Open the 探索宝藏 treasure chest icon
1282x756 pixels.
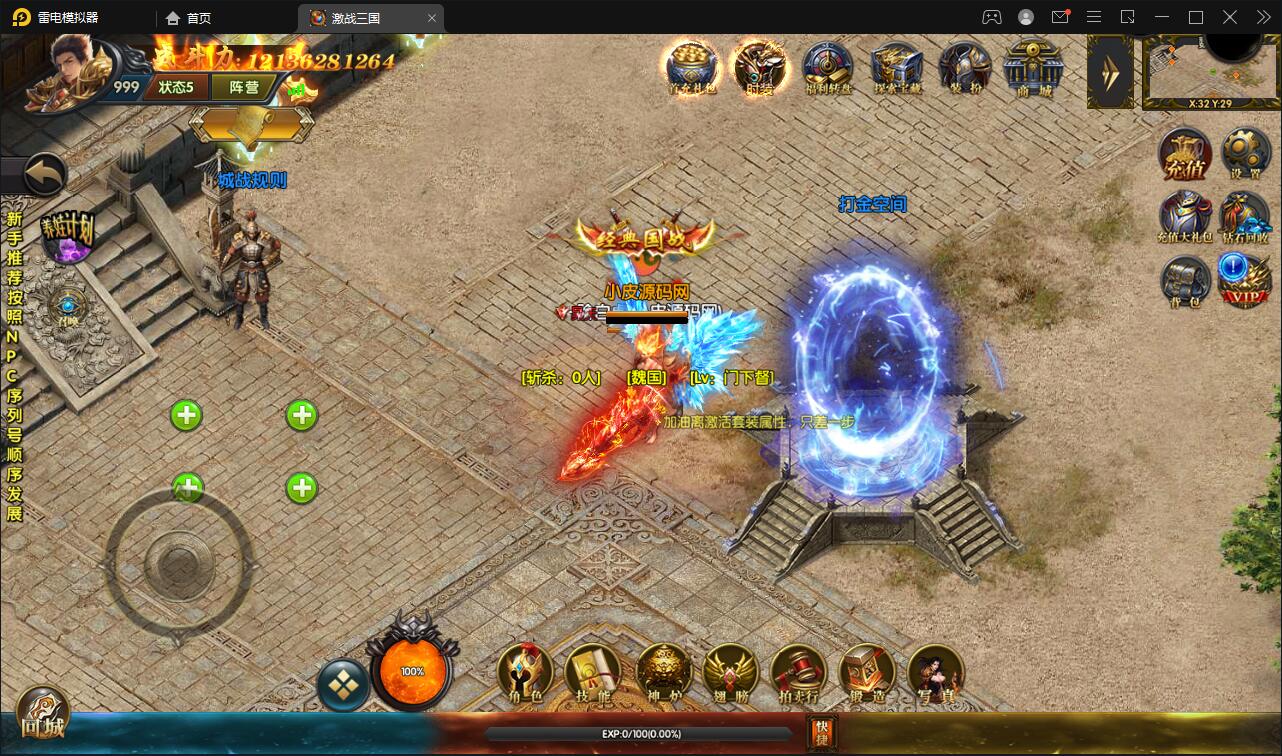point(895,68)
